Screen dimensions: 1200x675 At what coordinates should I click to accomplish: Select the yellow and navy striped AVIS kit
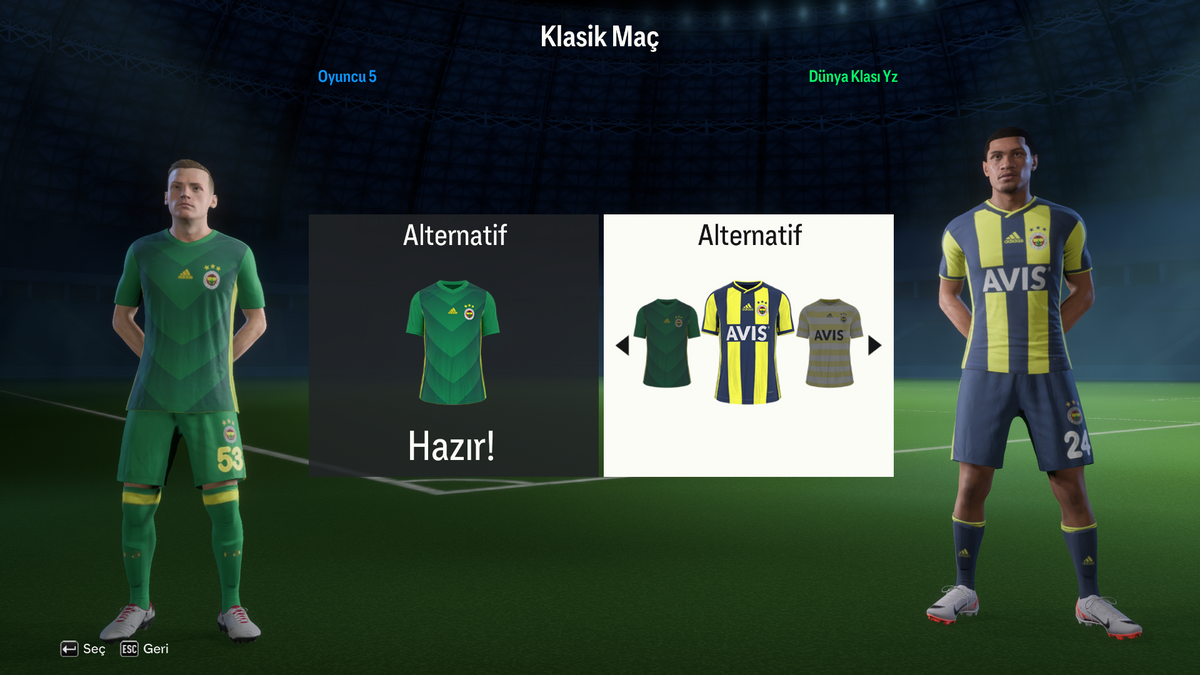(x=747, y=341)
